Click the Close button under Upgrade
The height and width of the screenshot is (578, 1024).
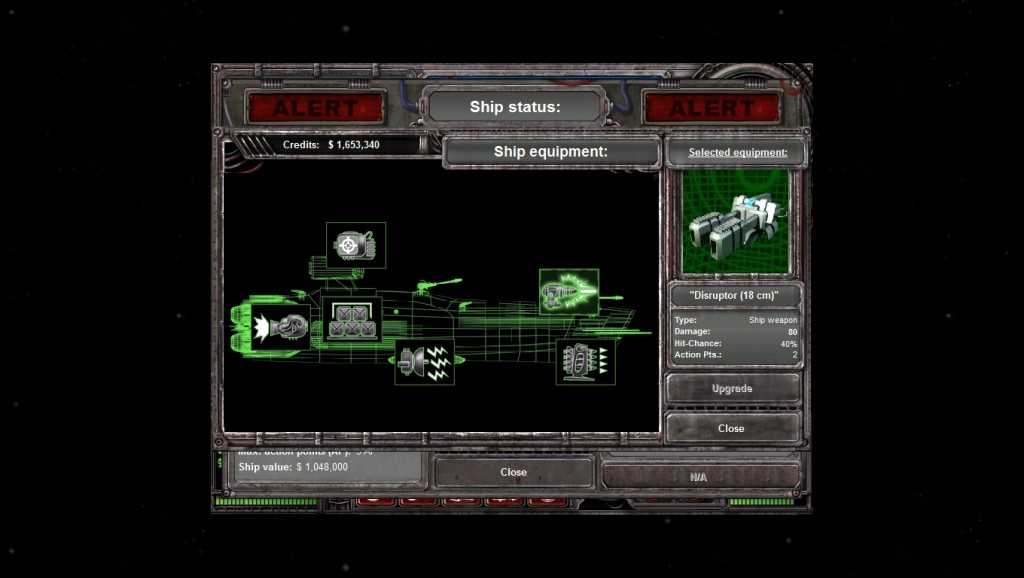coord(732,428)
